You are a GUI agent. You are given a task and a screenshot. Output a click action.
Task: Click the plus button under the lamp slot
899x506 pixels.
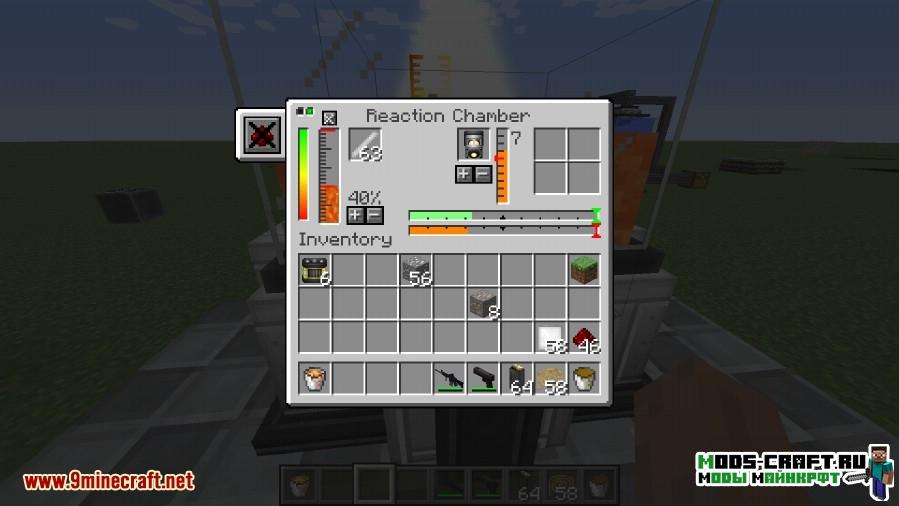click(464, 174)
